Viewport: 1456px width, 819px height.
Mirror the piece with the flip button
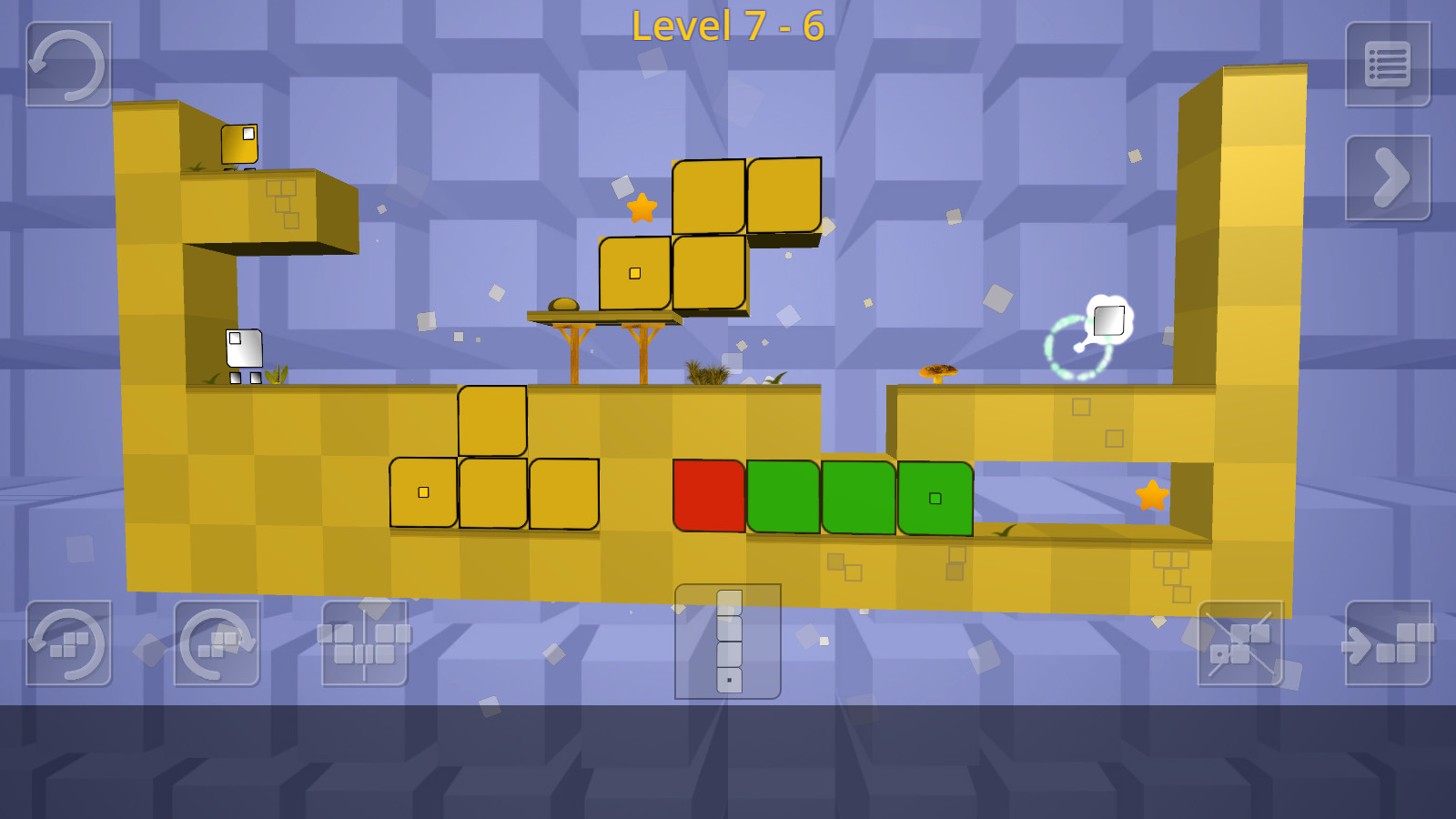tap(364, 643)
